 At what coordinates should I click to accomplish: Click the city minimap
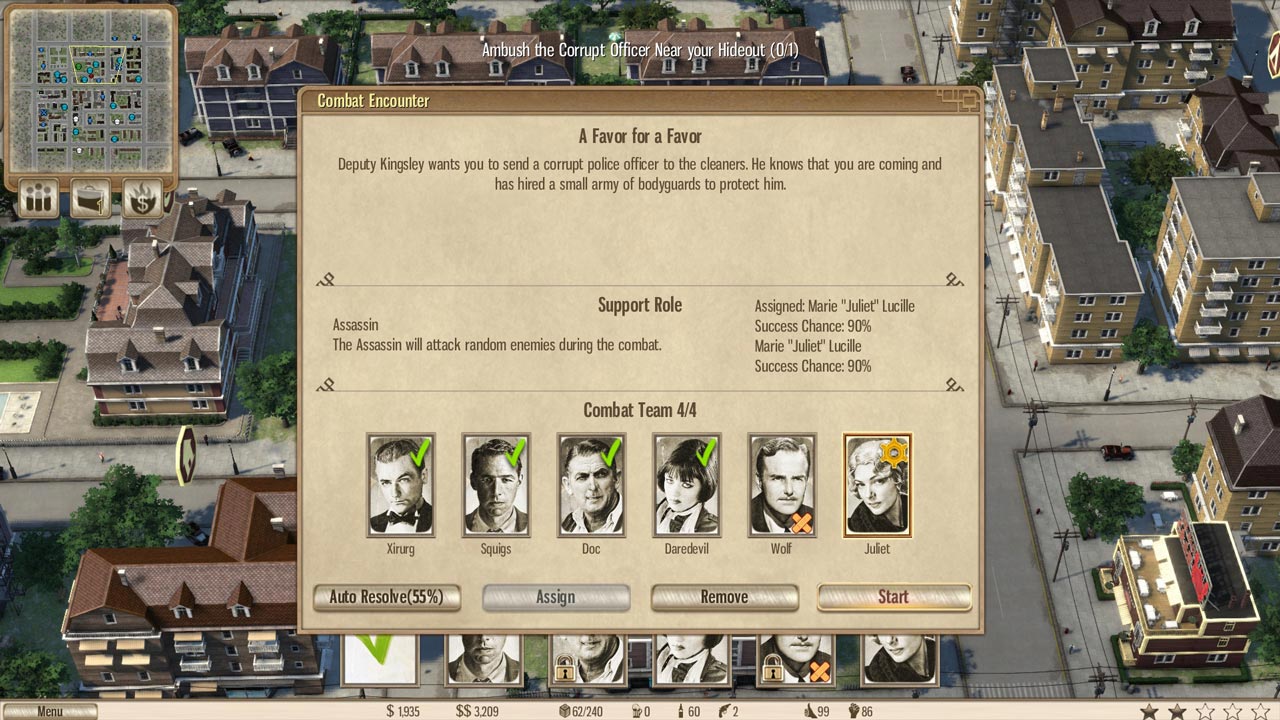90,90
